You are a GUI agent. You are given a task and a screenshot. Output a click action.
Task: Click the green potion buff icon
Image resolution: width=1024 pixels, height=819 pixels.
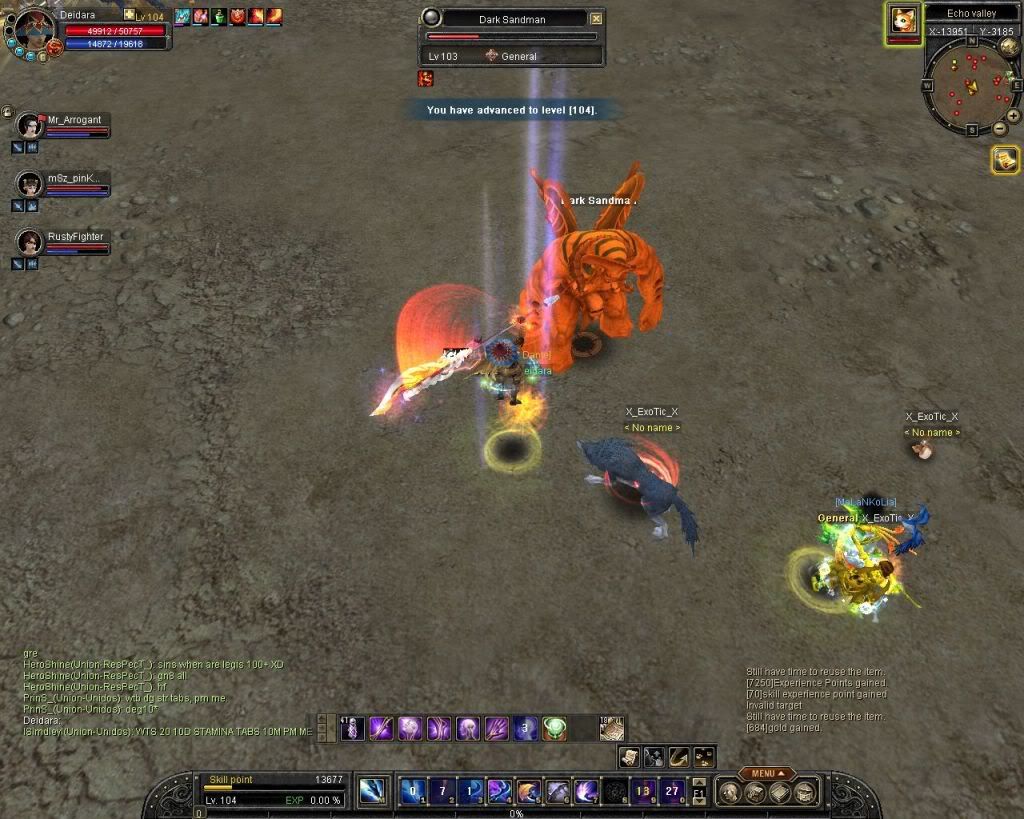point(218,16)
